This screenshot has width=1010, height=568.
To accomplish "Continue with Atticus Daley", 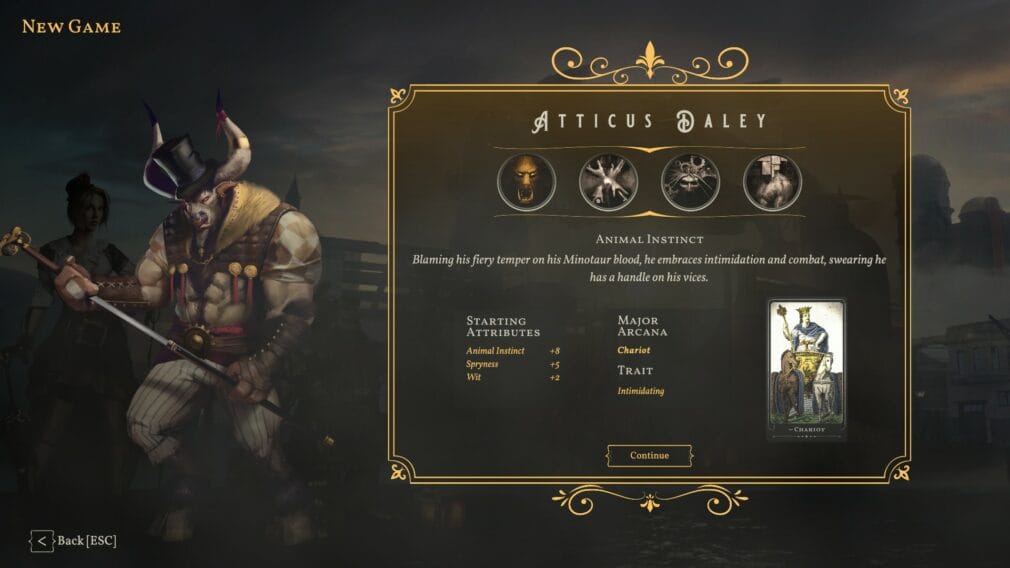I will 649,456.
